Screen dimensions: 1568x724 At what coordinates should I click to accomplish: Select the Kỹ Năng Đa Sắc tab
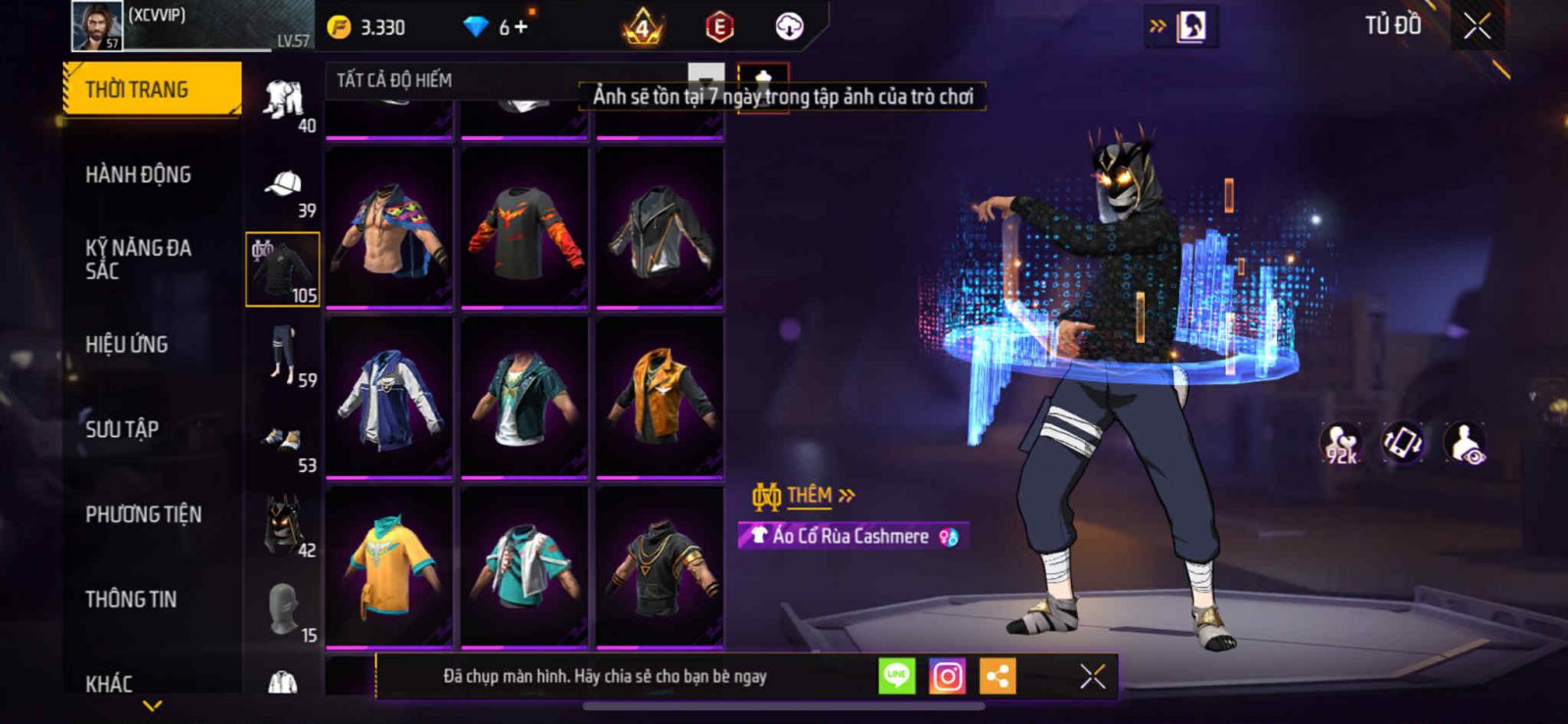138,260
